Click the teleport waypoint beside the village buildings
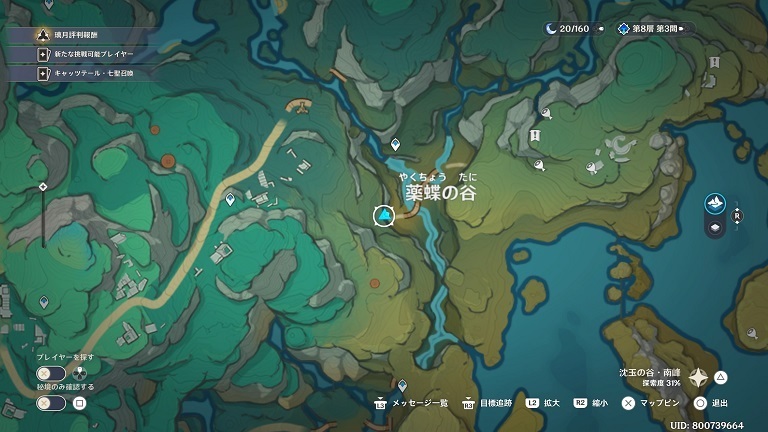 [231, 200]
